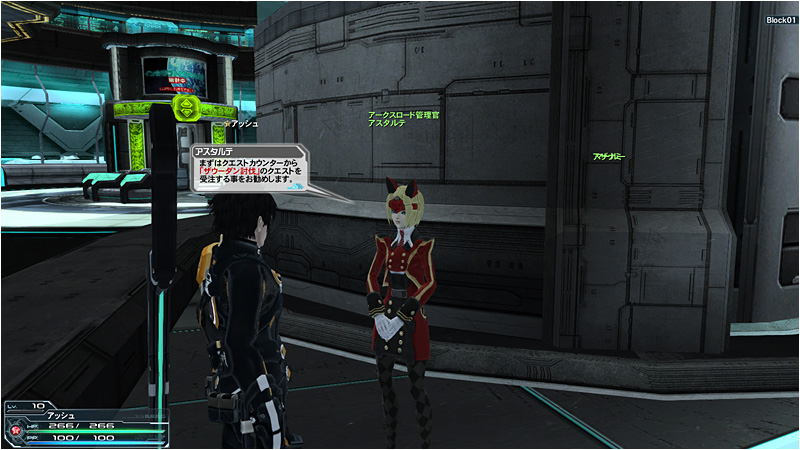Screen dimensions: 800x450
Task: Click the red class emblem beside HP
Action: (17, 431)
